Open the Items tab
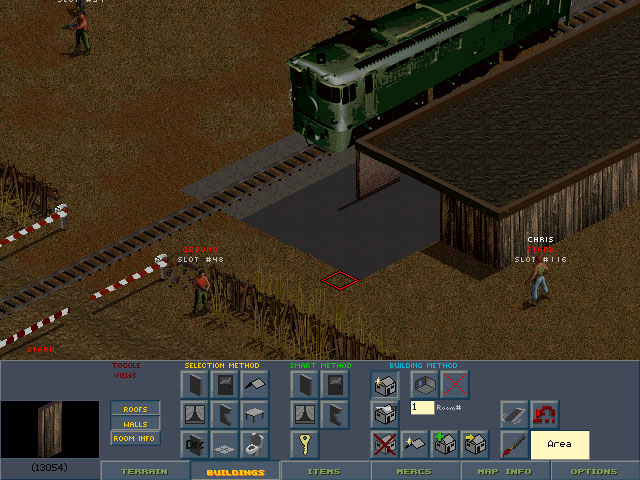 click(x=325, y=471)
